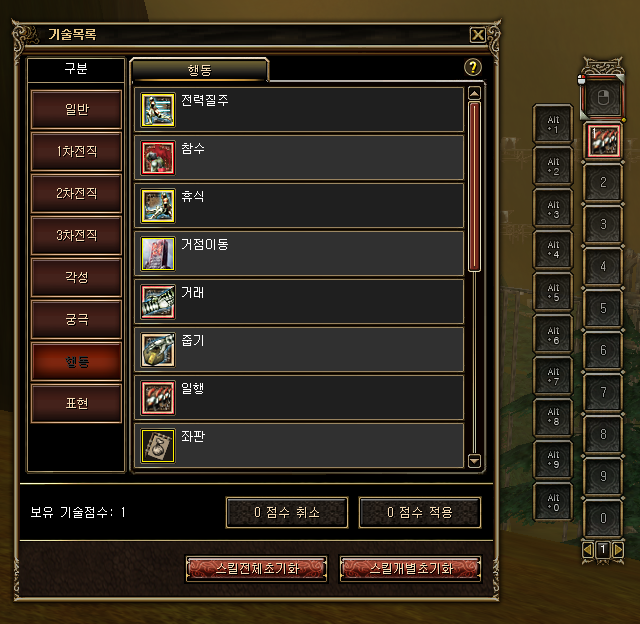Close the 기술목록 skill window
640x624 pixels.
(x=478, y=34)
